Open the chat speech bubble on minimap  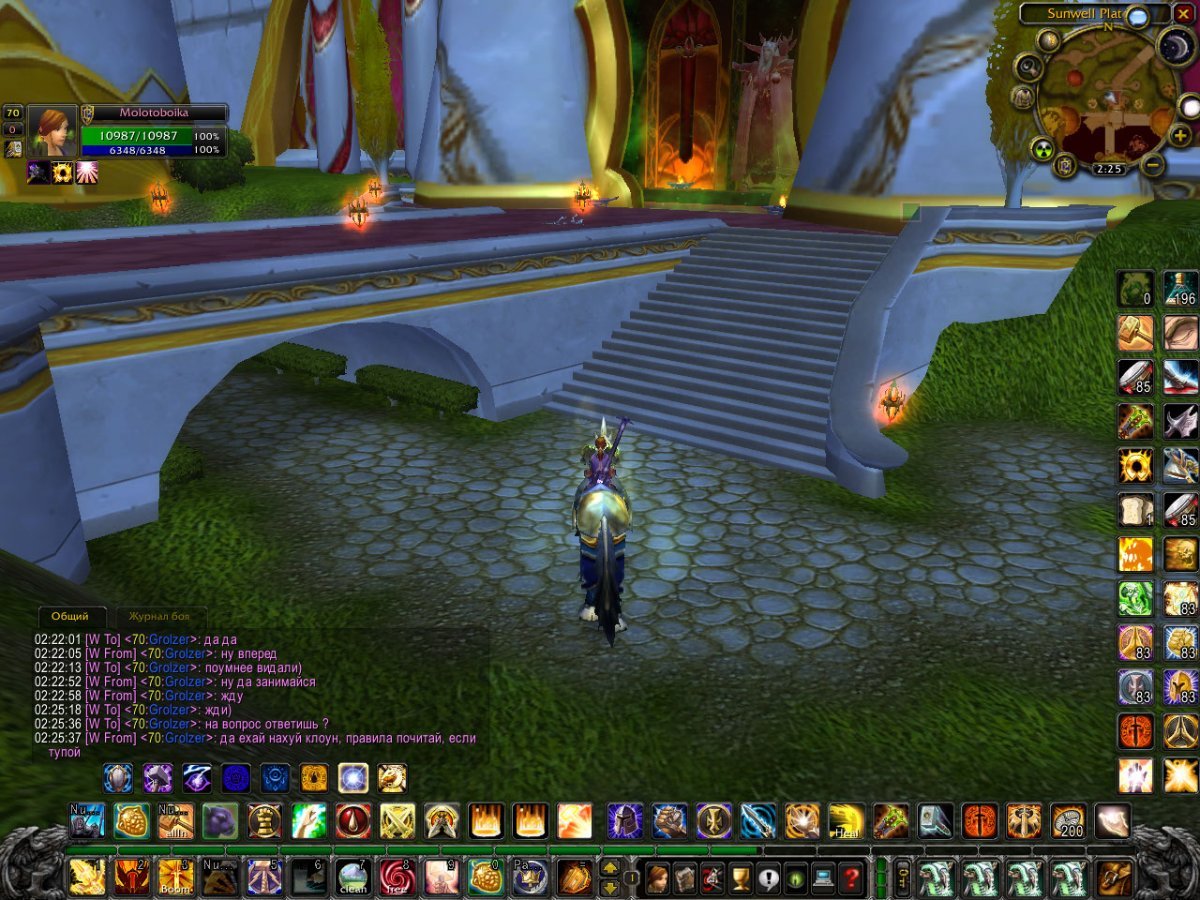1136,15
